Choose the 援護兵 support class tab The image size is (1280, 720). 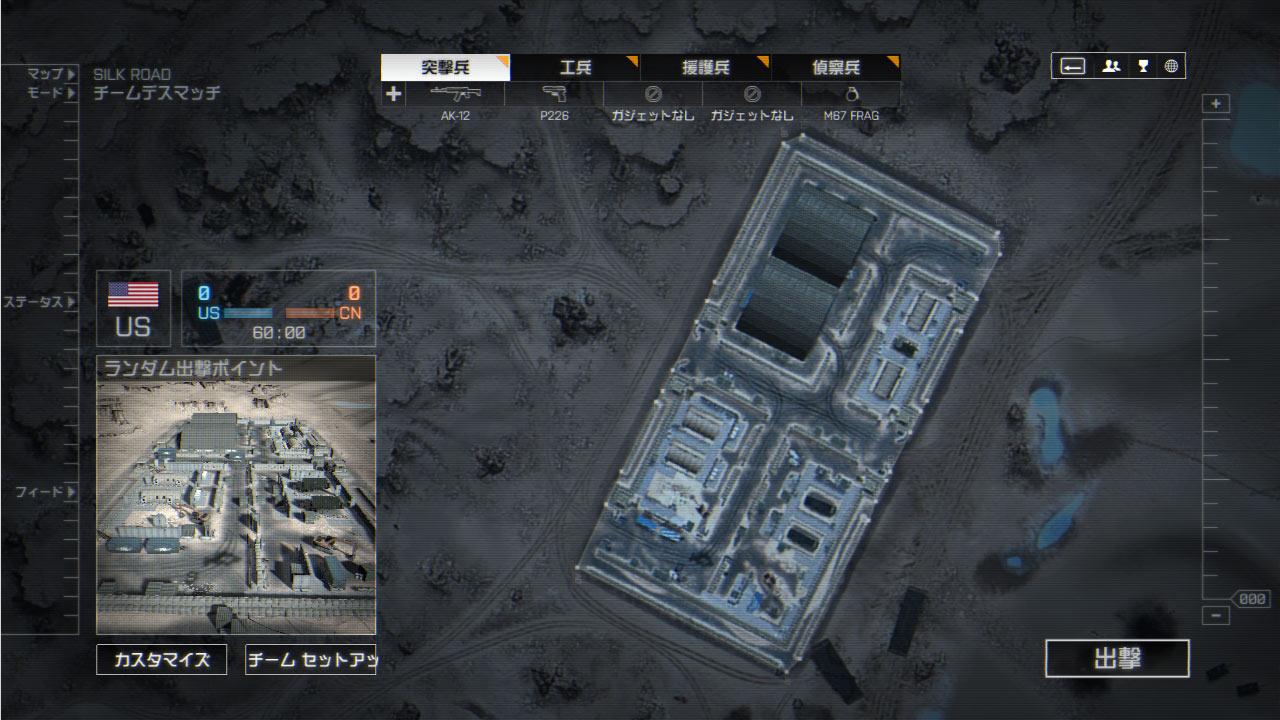point(705,68)
